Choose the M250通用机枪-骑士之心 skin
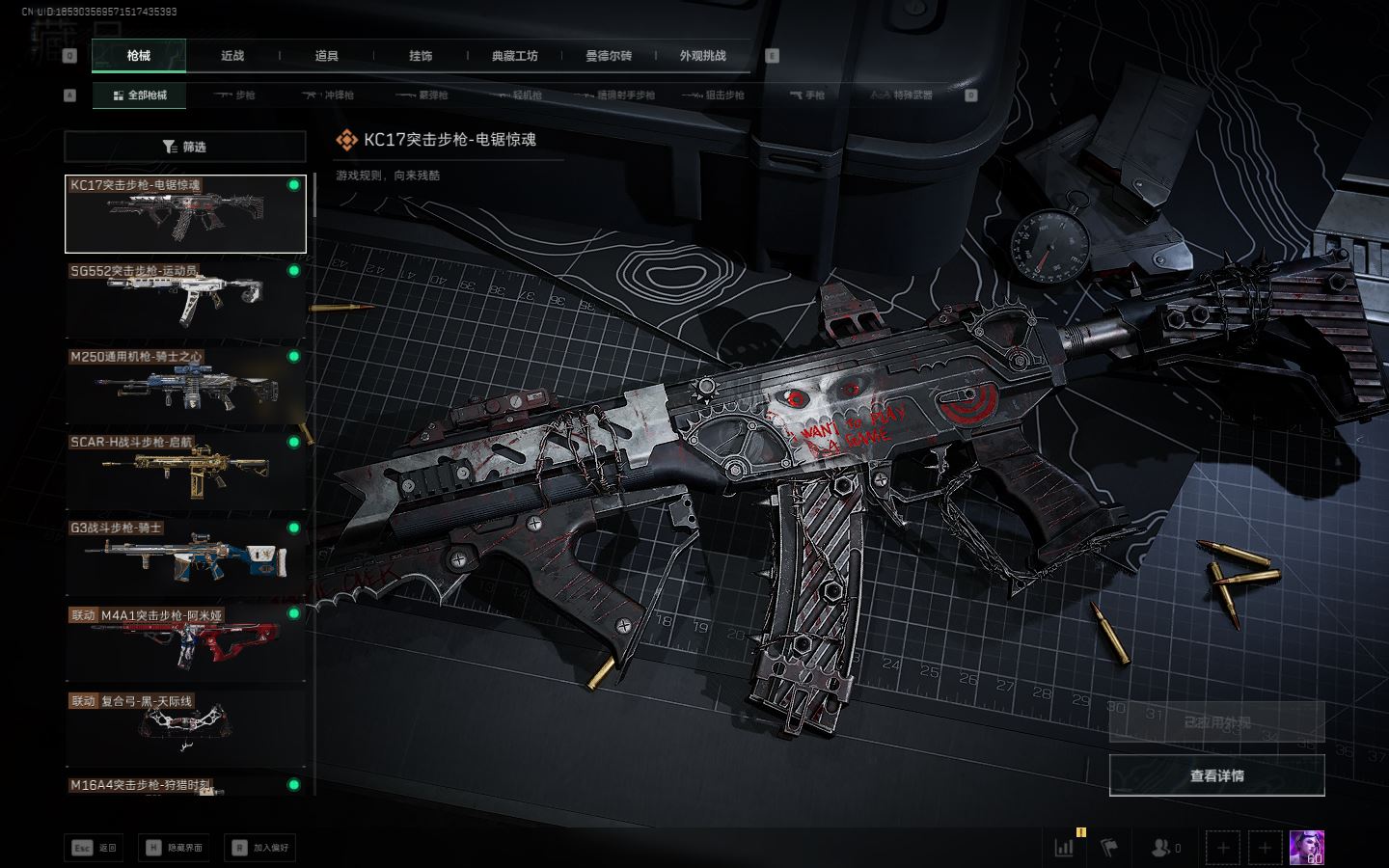The height and width of the screenshot is (868, 1389). (x=185, y=385)
